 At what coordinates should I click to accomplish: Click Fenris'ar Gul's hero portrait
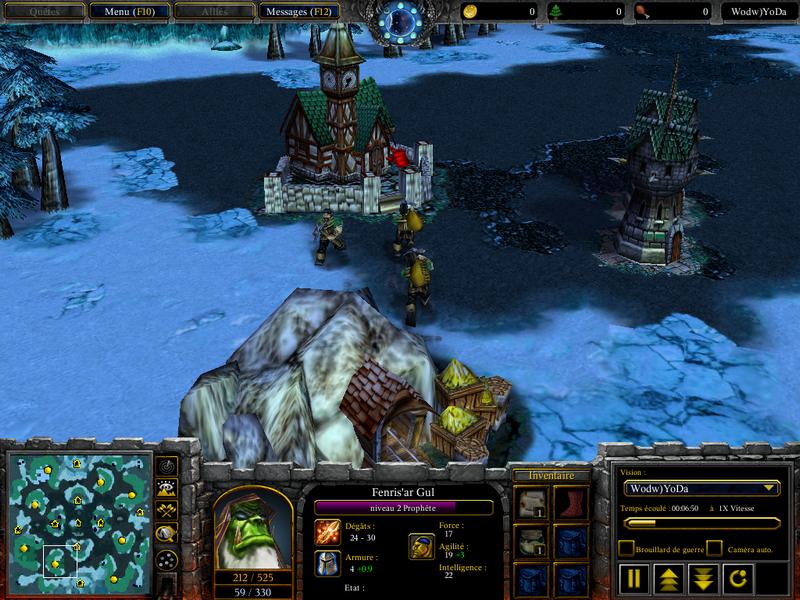pos(252,526)
